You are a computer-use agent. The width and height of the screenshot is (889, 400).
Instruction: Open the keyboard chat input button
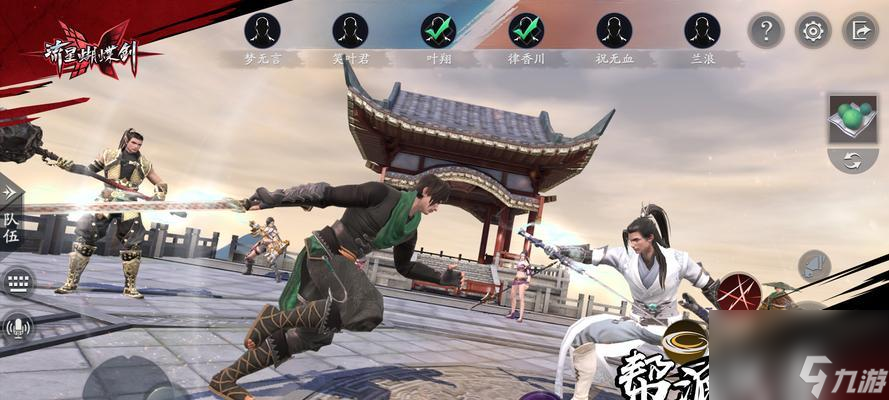point(15,282)
